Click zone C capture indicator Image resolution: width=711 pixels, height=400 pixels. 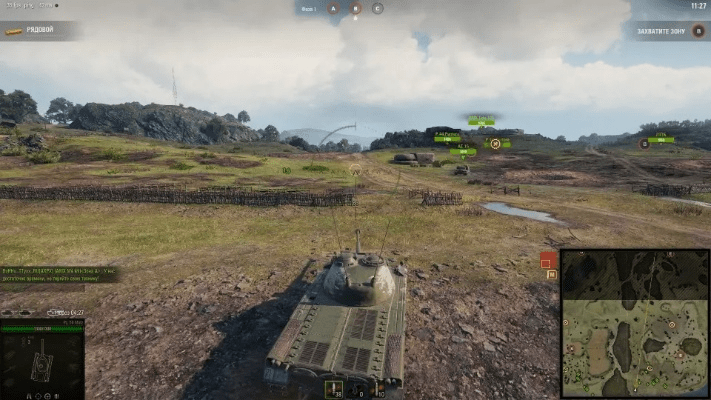pyautogui.click(x=377, y=8)
